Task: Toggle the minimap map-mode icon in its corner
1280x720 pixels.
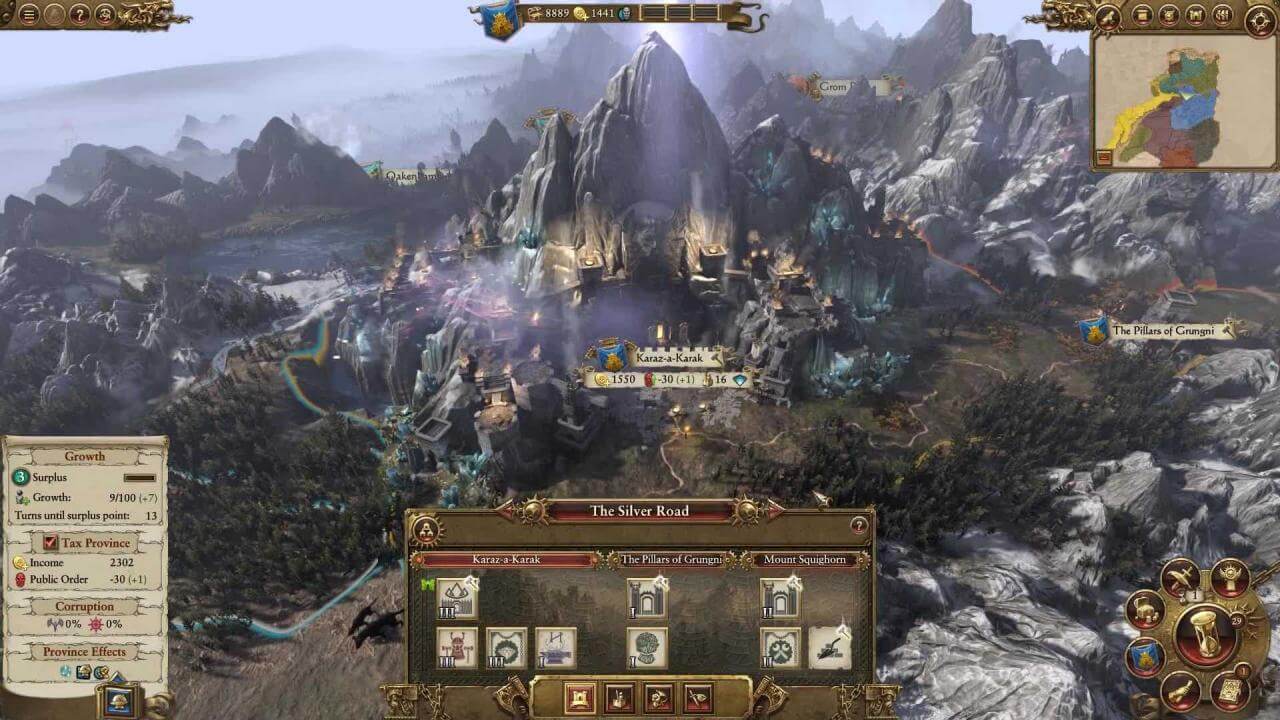Action: tap(1105, 156)
